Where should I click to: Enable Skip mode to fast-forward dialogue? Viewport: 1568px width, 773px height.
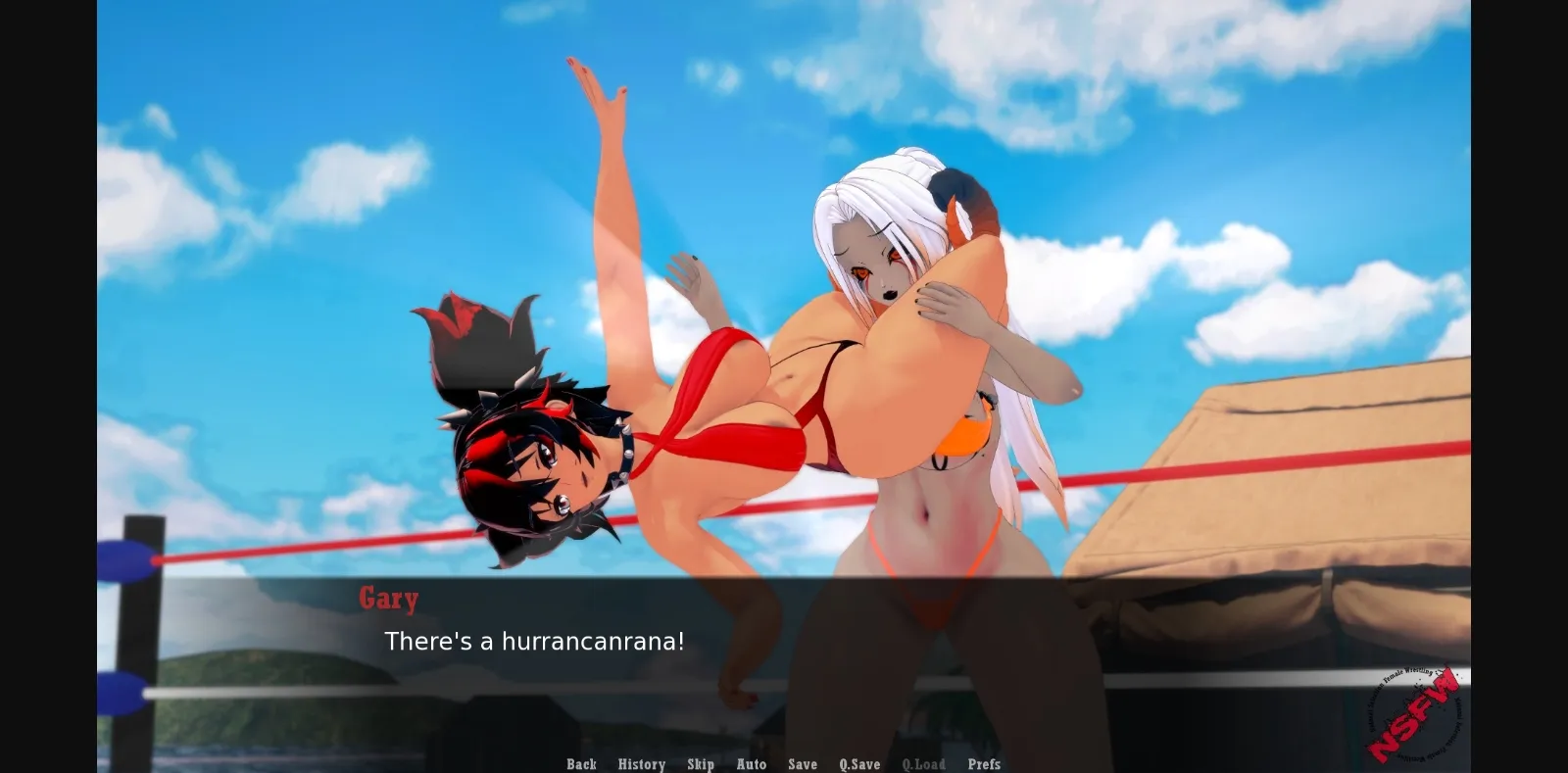coord(702,764)
